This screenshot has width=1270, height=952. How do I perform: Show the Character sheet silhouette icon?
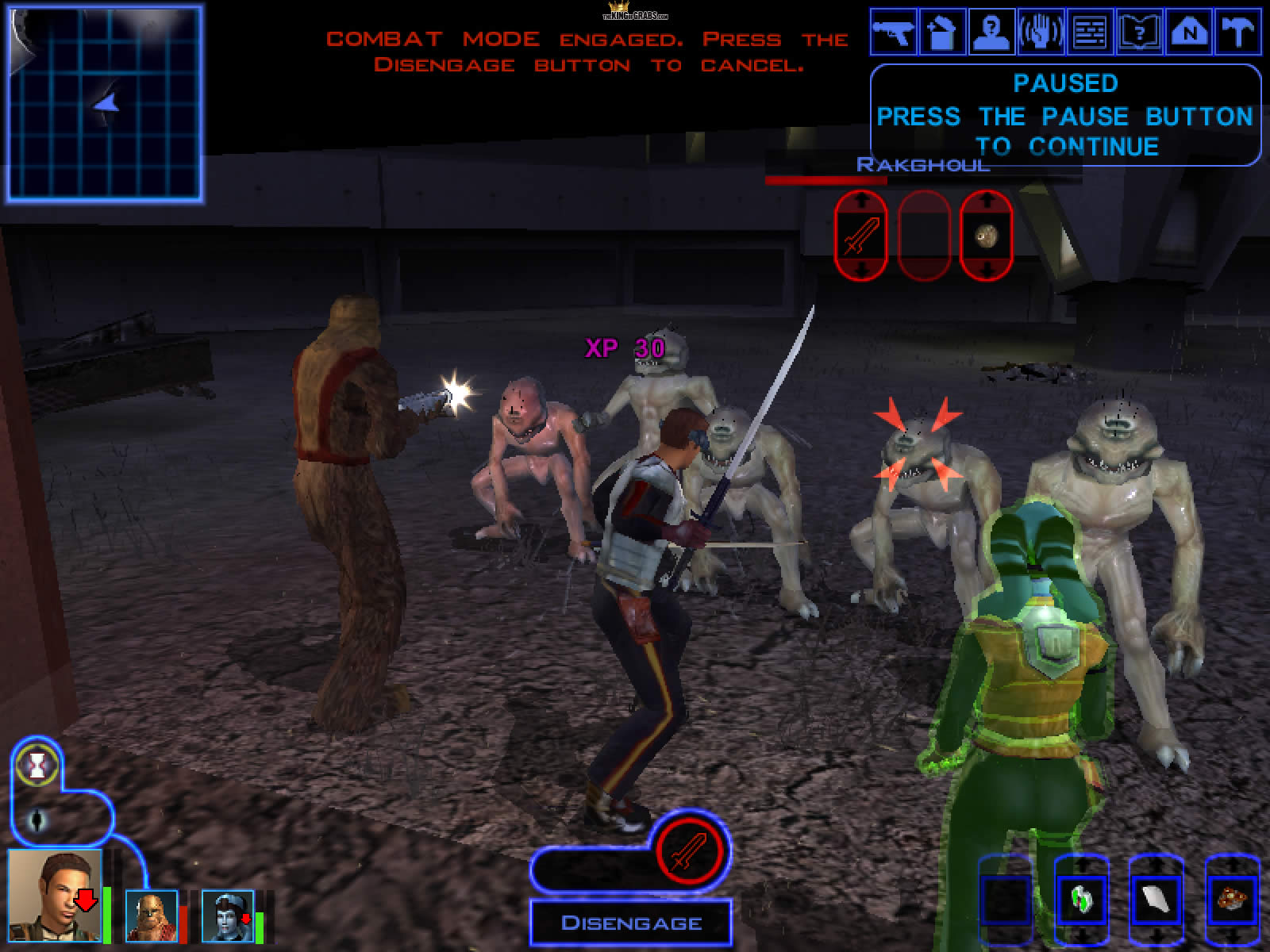[991, 33]
